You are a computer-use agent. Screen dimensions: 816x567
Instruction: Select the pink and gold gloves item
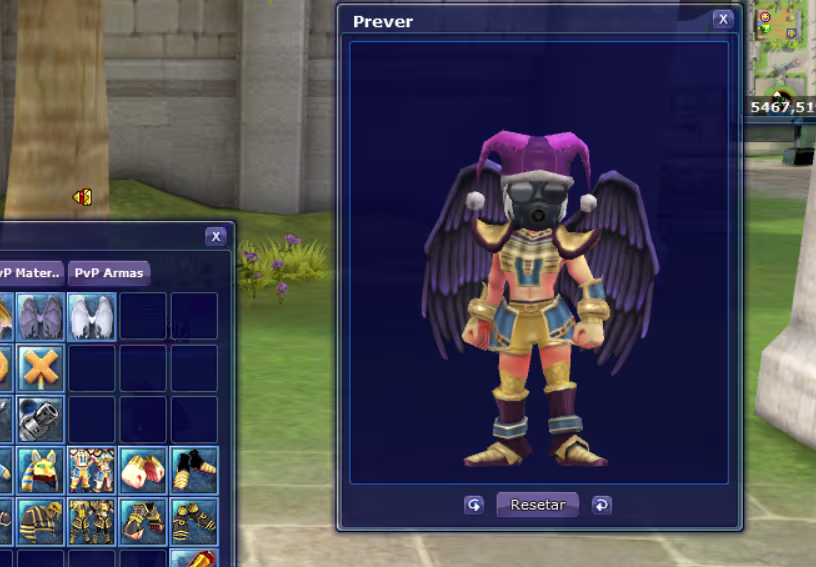[x=143, y=470]
